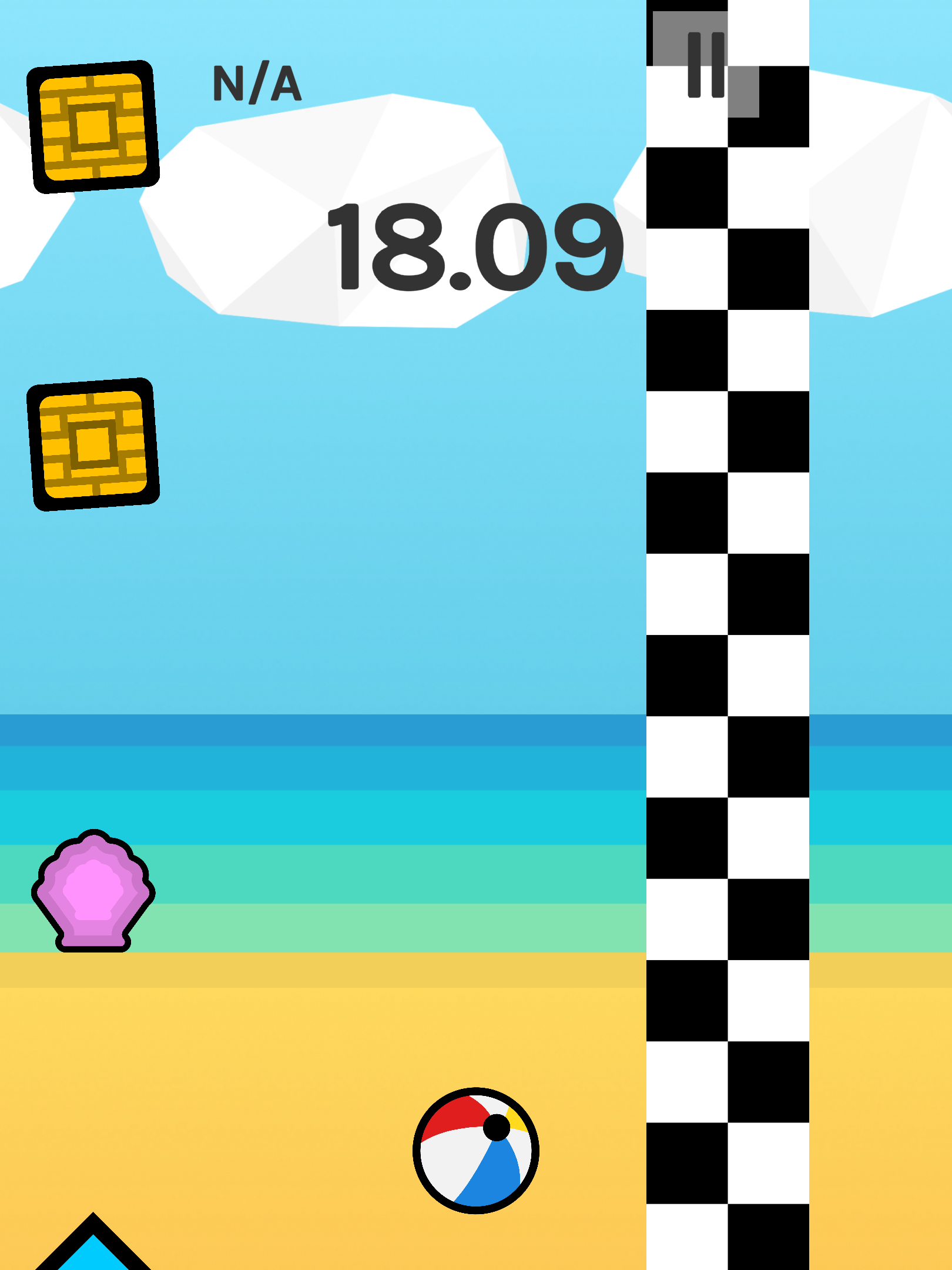The width and height of the screenshot is (952, 1270).
Task: Tap the upper gold brick coin
Action: coord(94,126)
